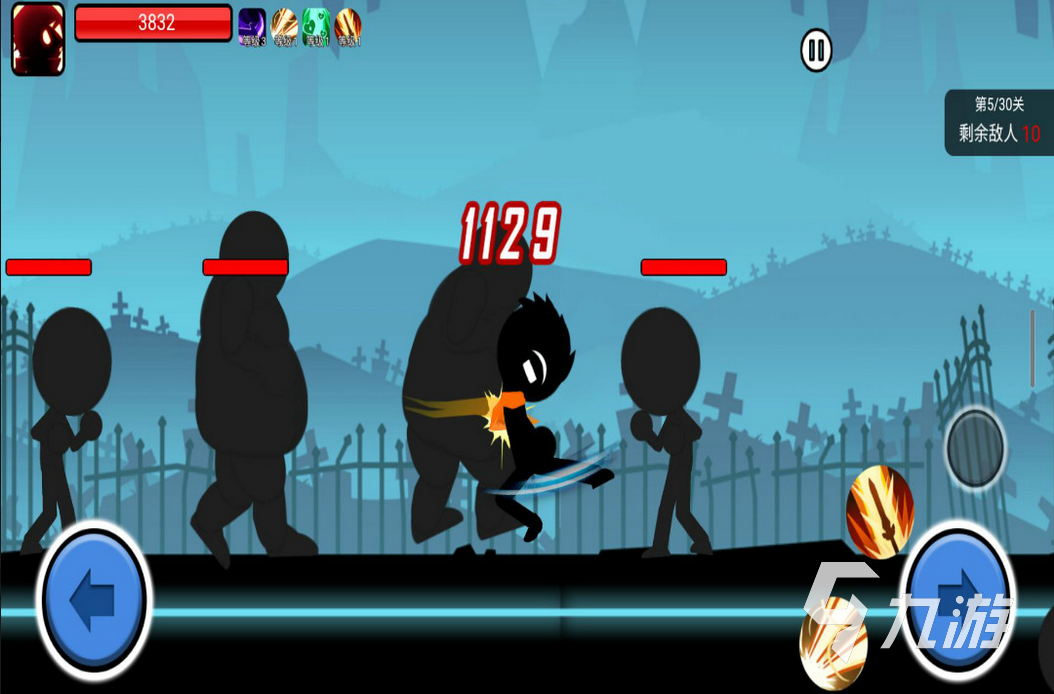Activate the flaming sword skill
1054x694 pixels.
pos(879,510)
